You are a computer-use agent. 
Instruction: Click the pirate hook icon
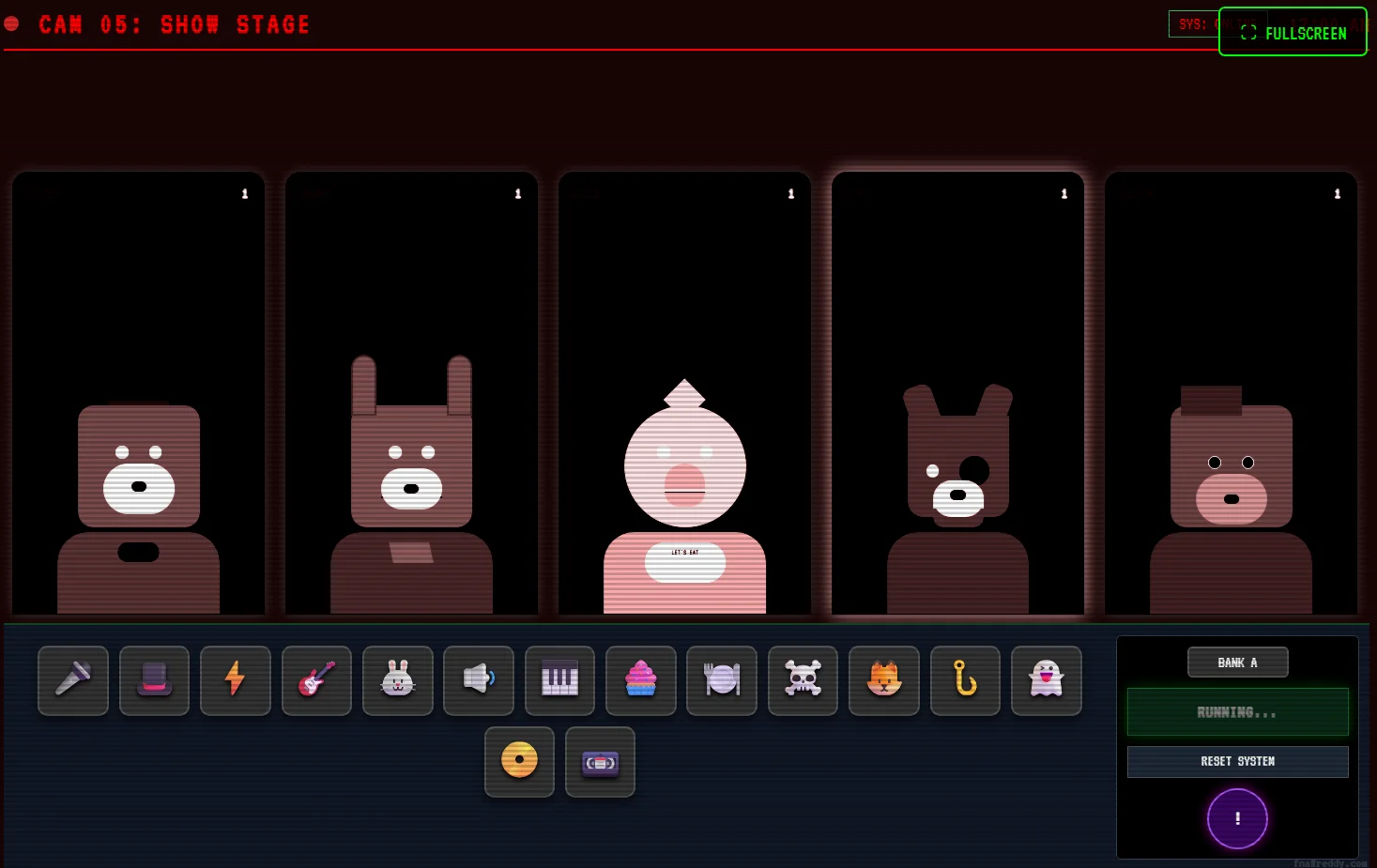coord(965,680)
